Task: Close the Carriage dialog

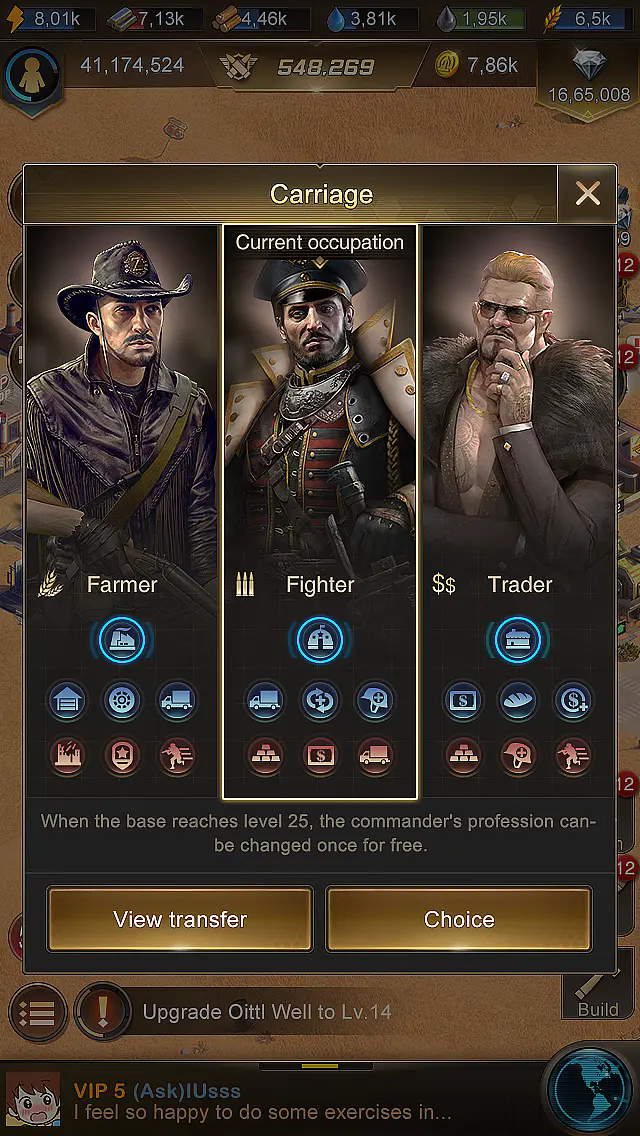Action: (588, 194)
